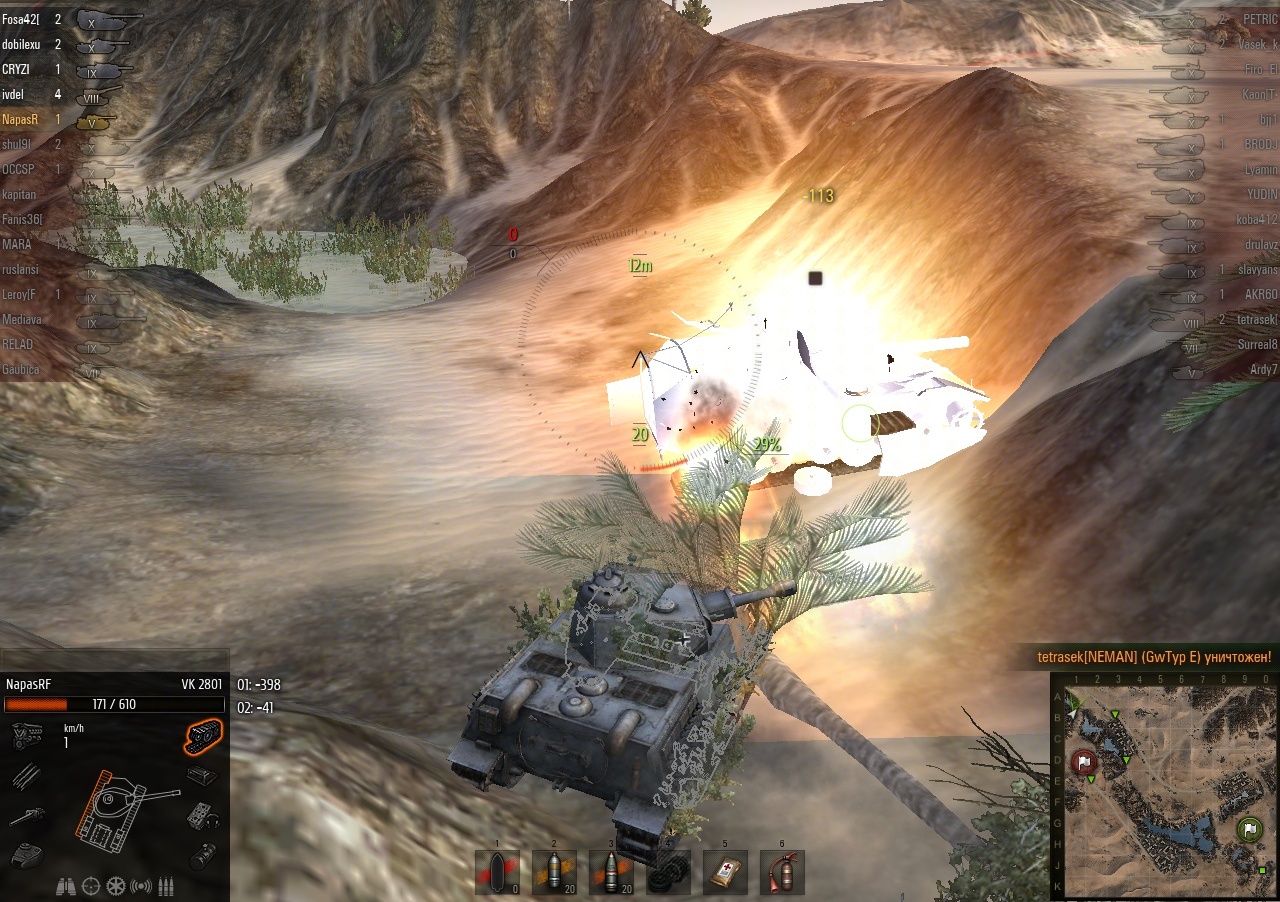Select the repair kit slot 4

[668, 872]
